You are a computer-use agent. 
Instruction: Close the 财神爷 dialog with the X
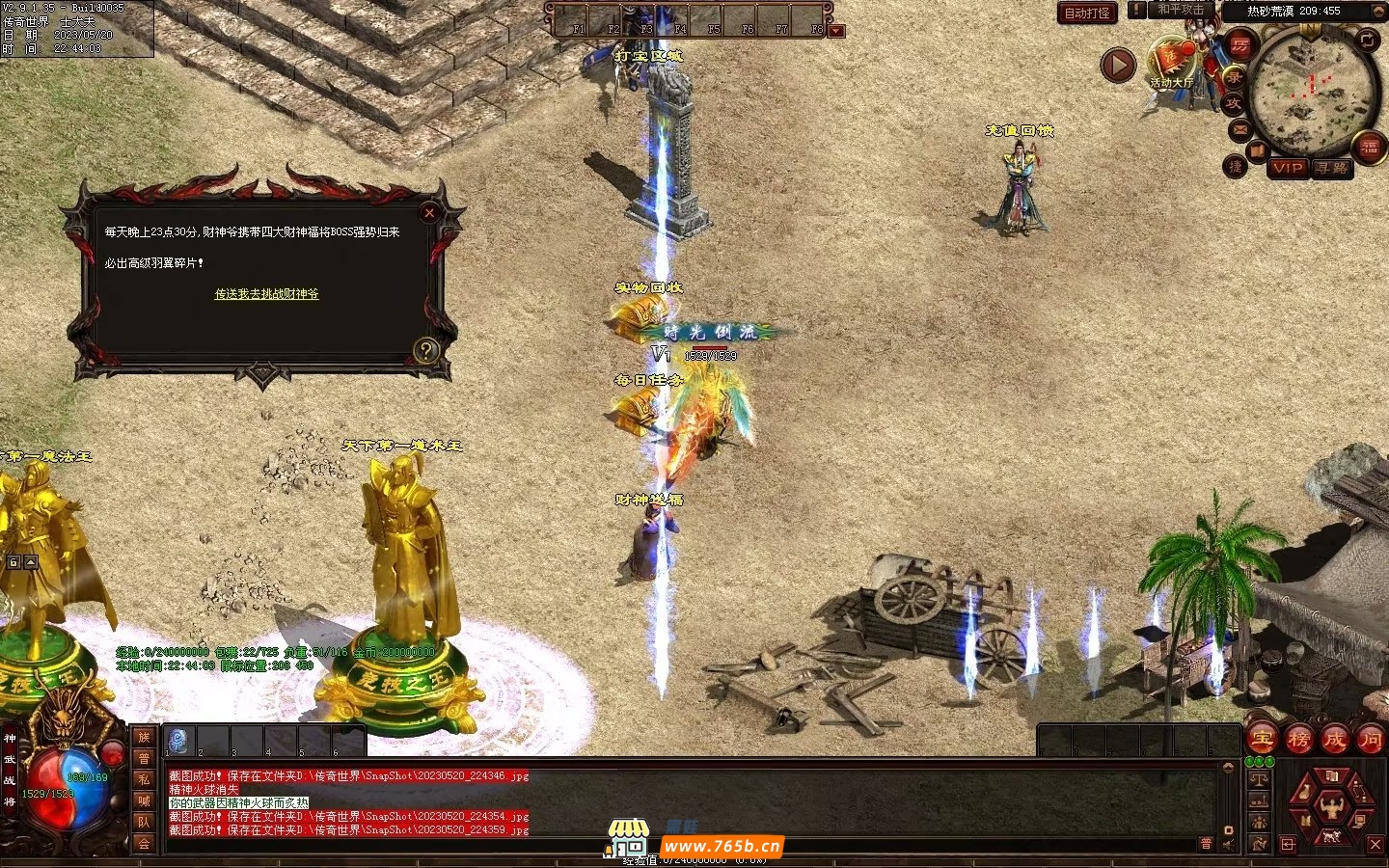pos(429,212)
